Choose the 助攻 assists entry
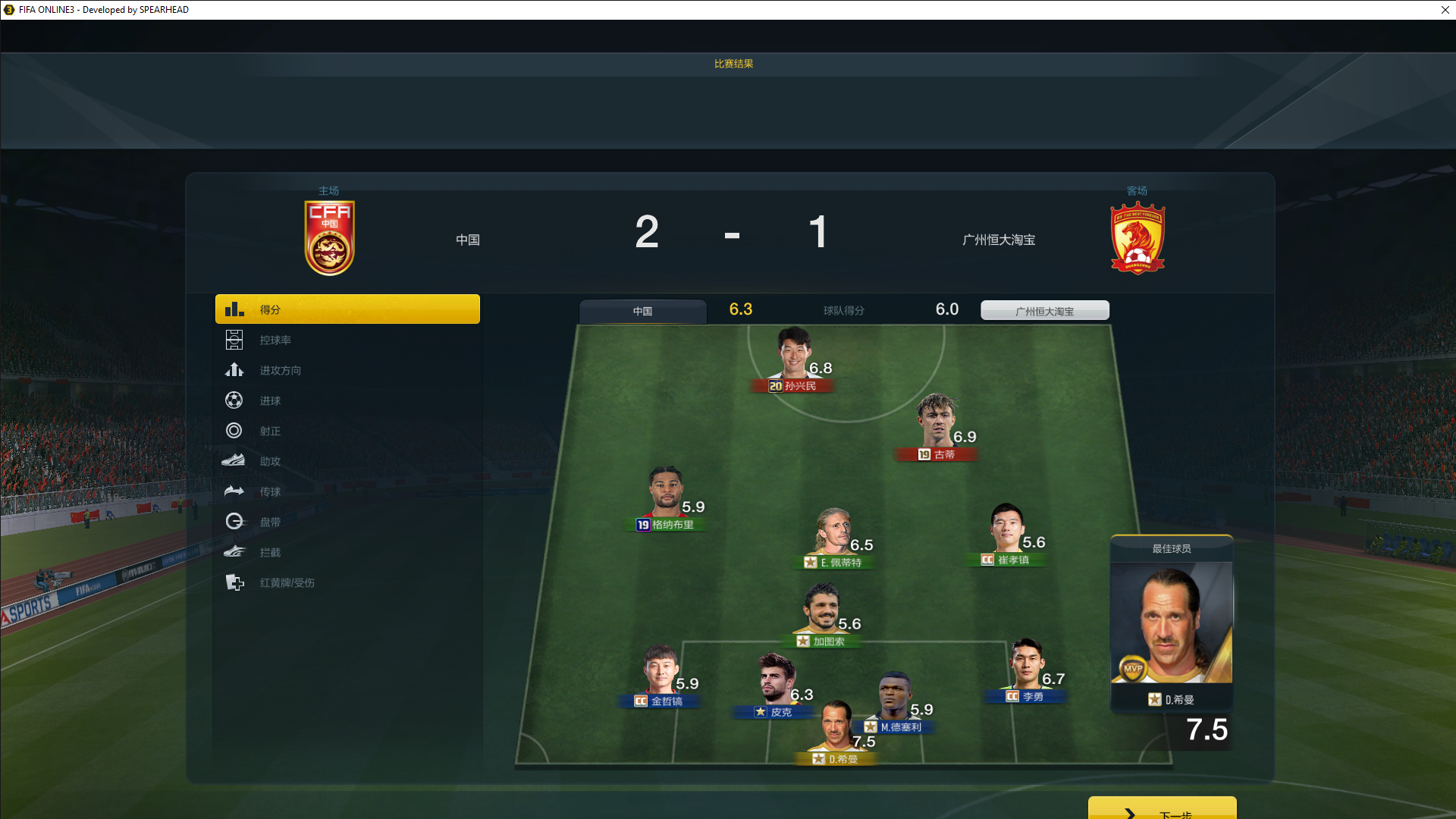 pos(270,462)
